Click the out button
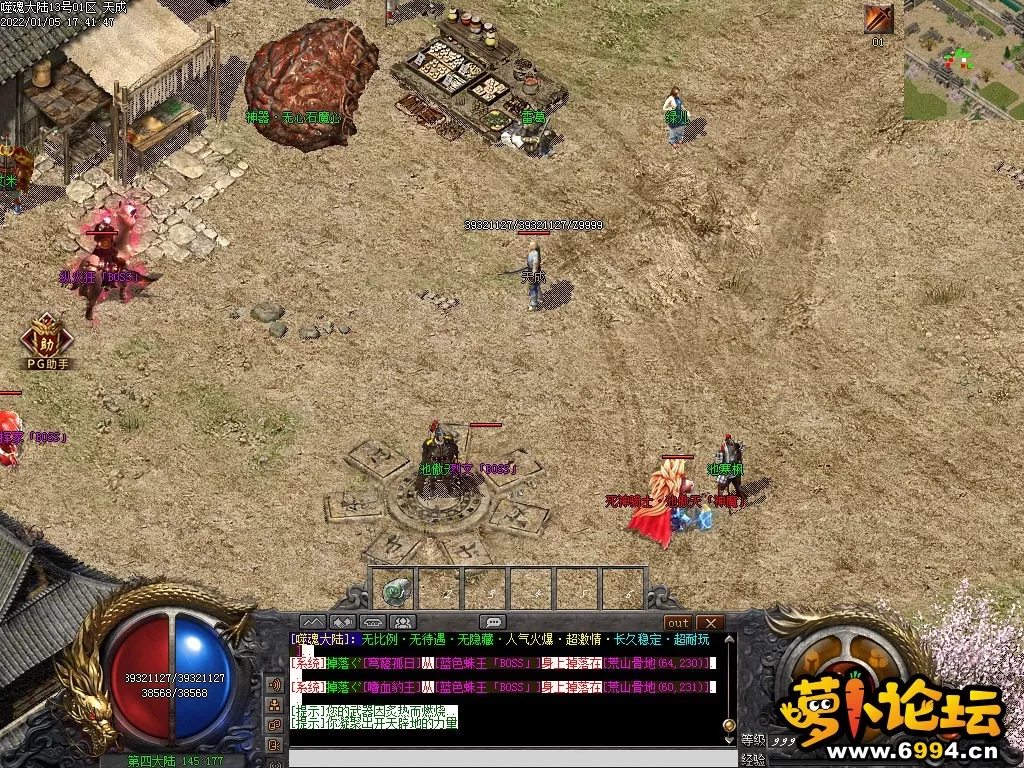 tap(678, 623)
